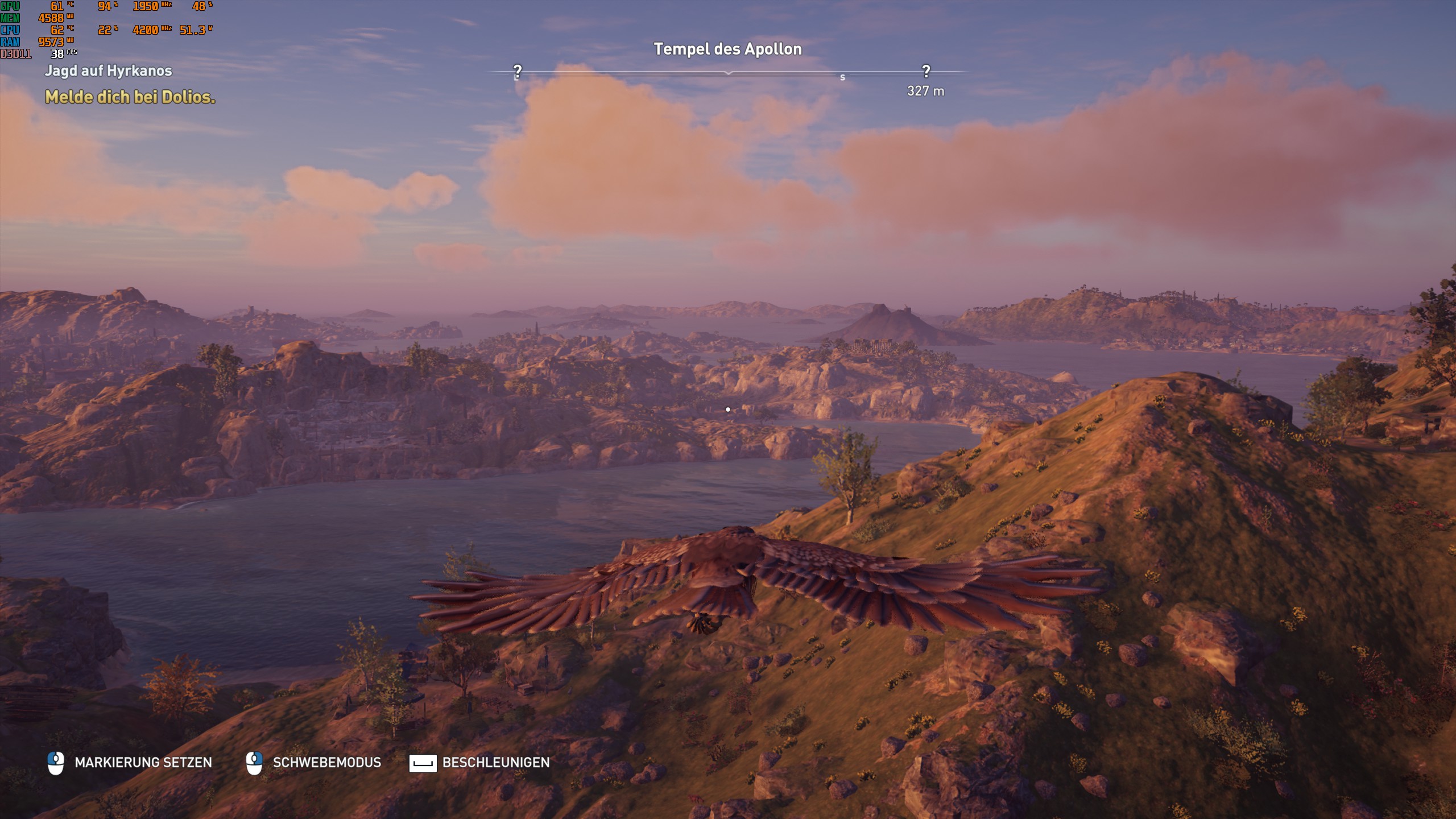Click the "Melde dich bei Dolios" objective

tap(130, 97)
